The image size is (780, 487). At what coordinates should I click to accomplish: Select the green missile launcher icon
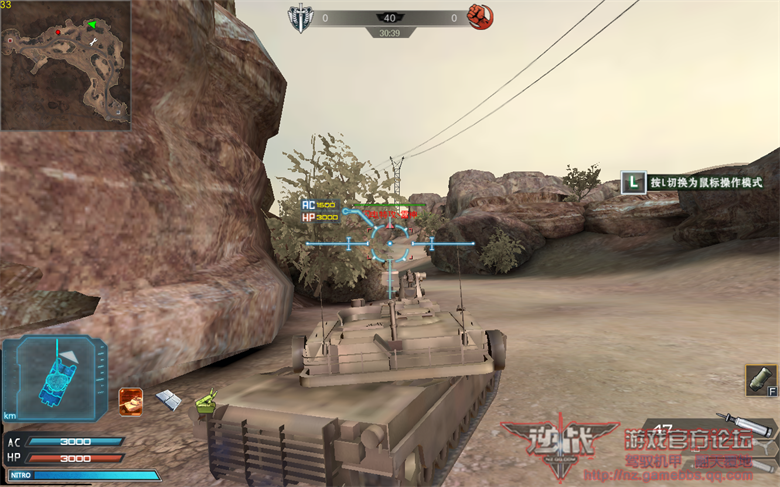point(205,403)
